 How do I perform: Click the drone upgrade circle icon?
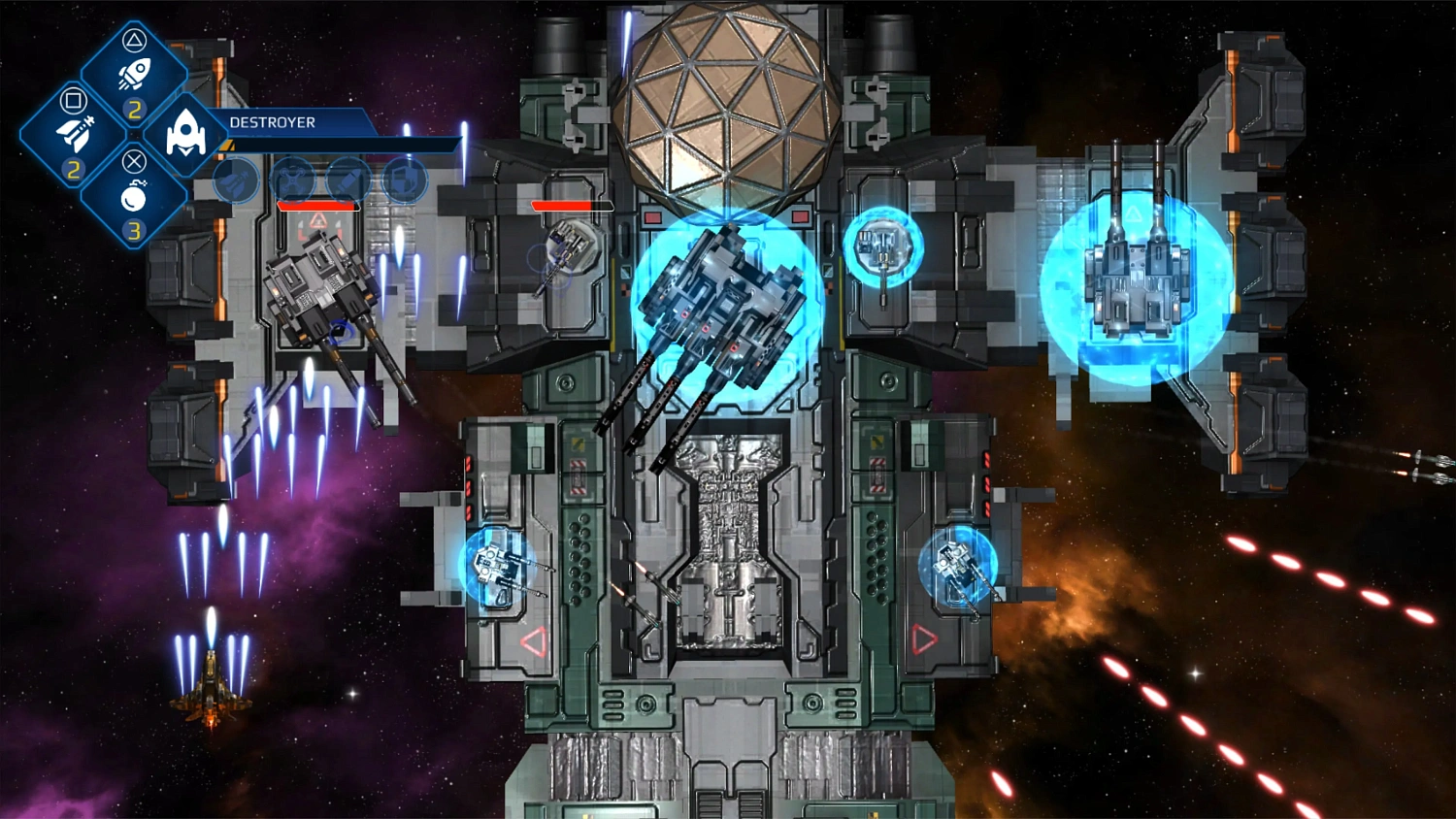coord(293,179)
